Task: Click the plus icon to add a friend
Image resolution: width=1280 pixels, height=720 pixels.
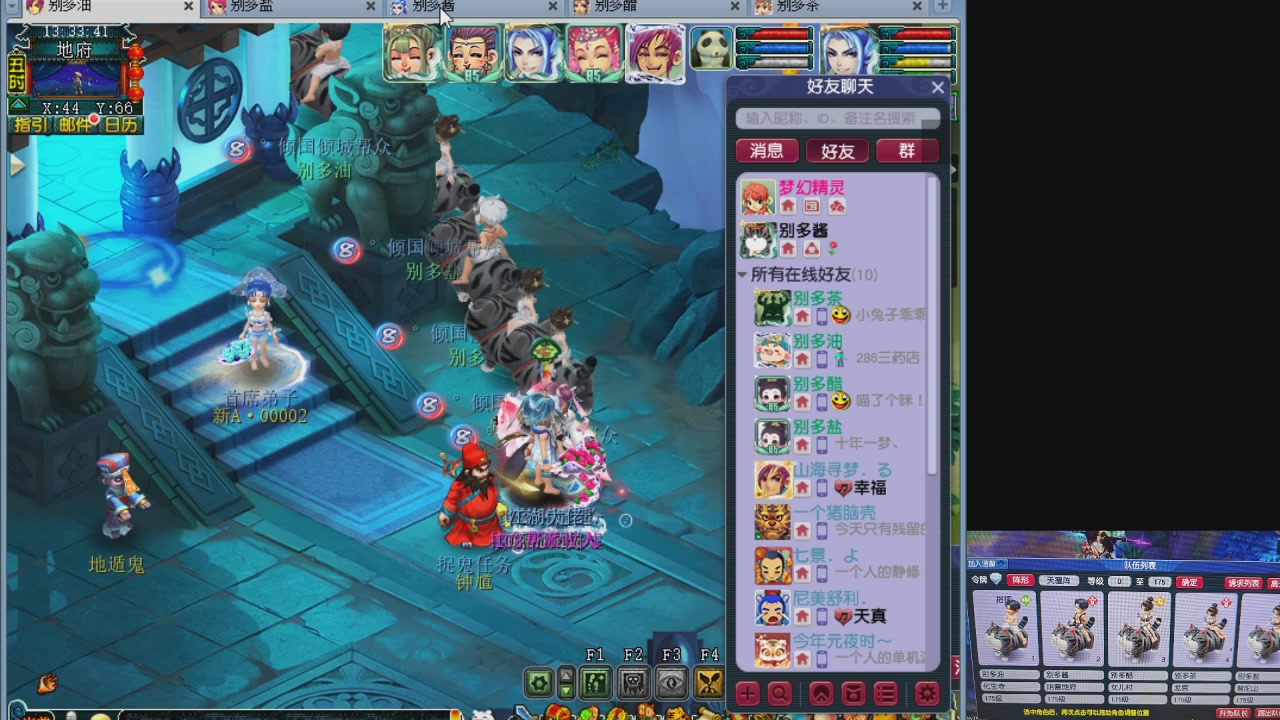Action: tap(747, 693)
